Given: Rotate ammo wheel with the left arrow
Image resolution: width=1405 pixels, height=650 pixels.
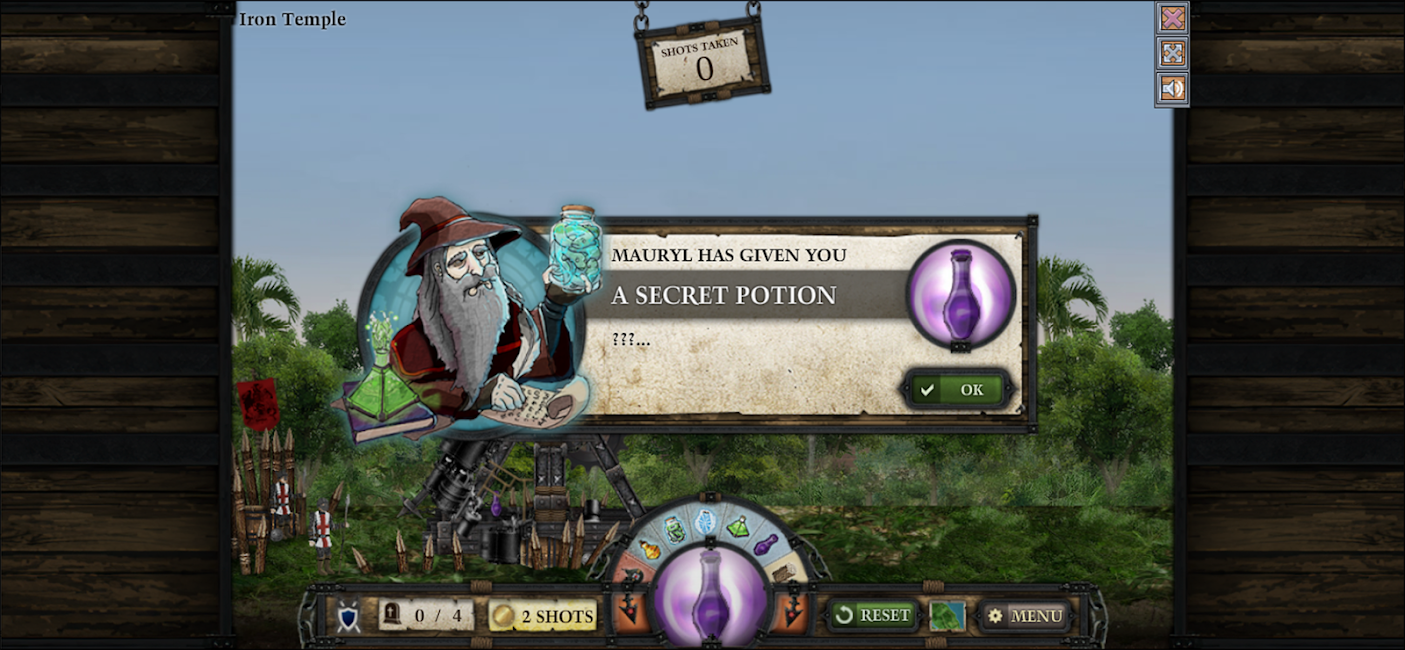Looking at the screenshot, I should (x=630, y=609).
